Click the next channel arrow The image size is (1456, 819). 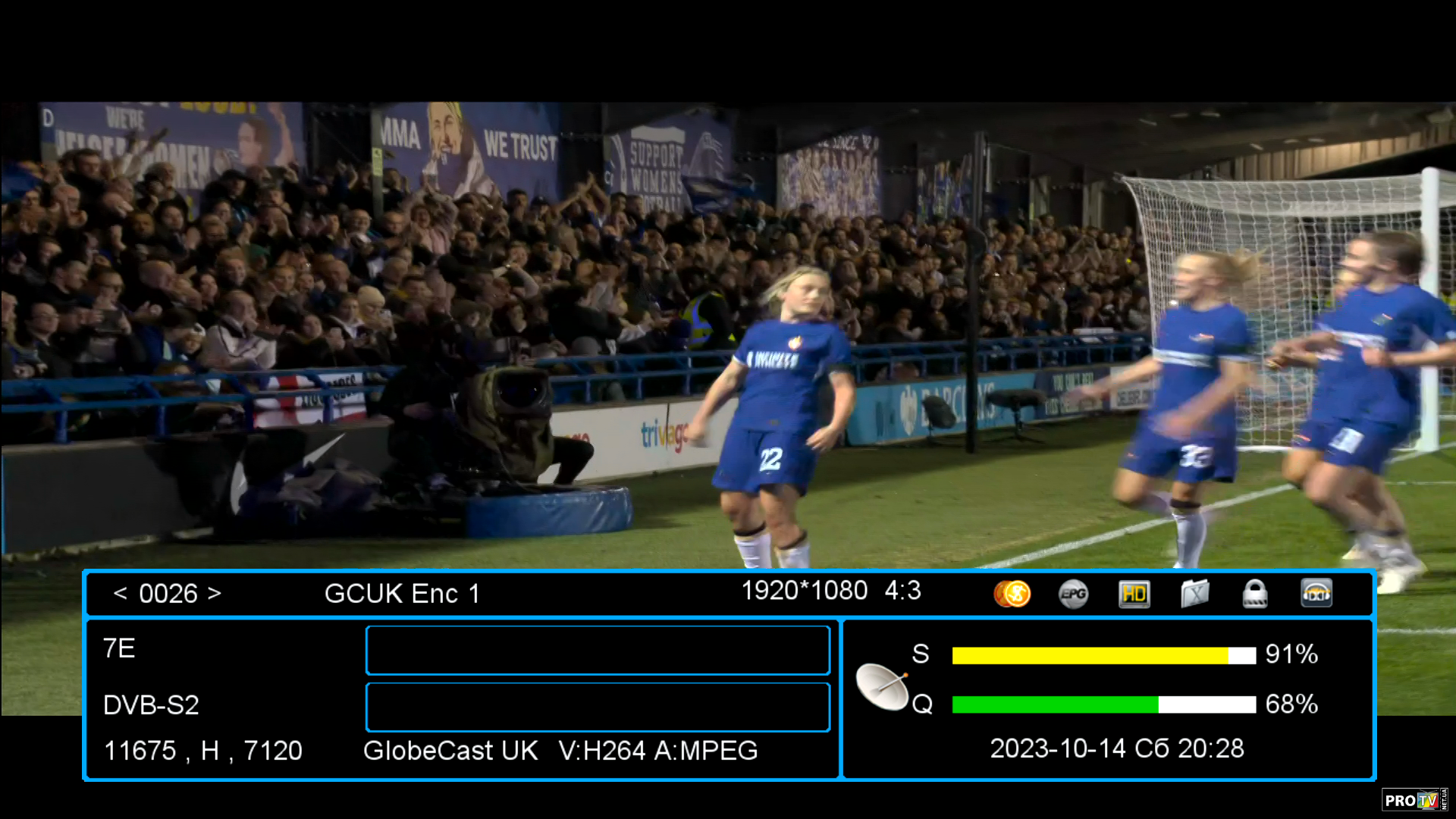[215, 593]
